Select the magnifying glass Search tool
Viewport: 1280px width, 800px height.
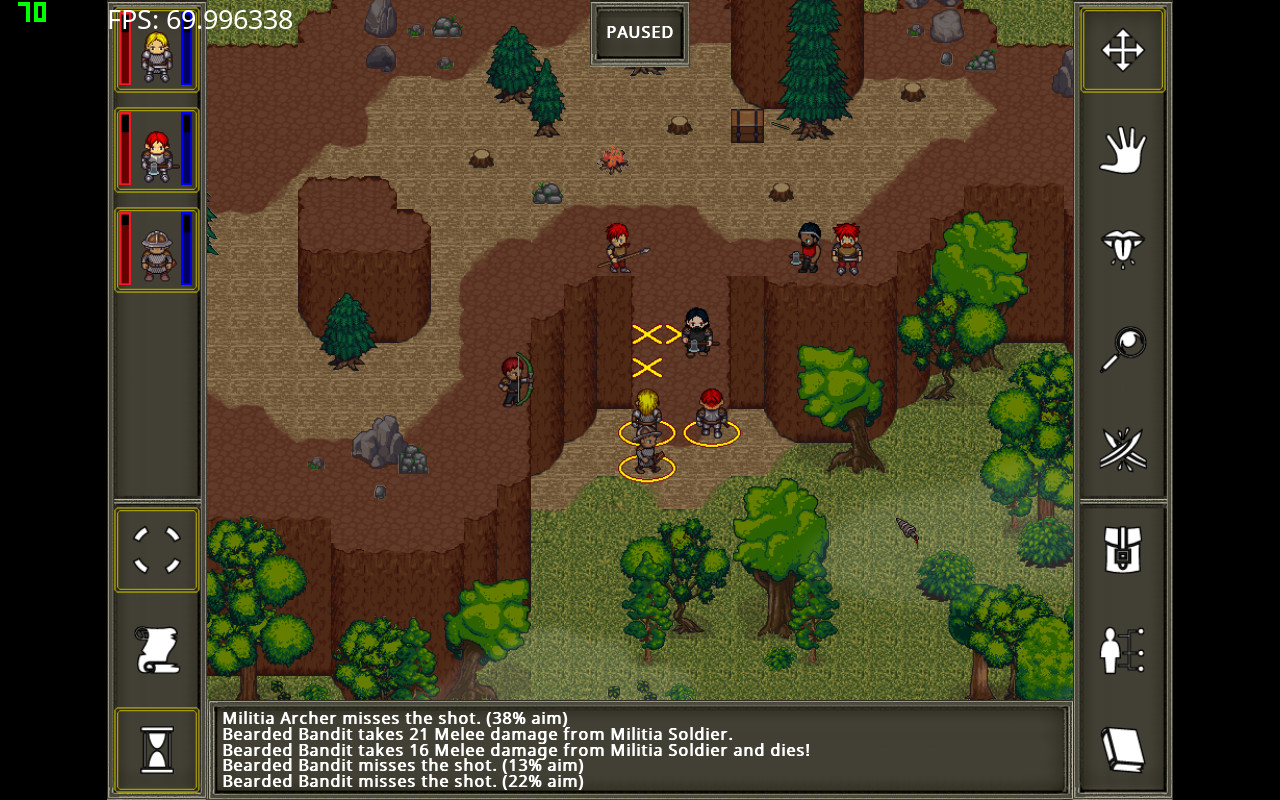(1122, 348)
